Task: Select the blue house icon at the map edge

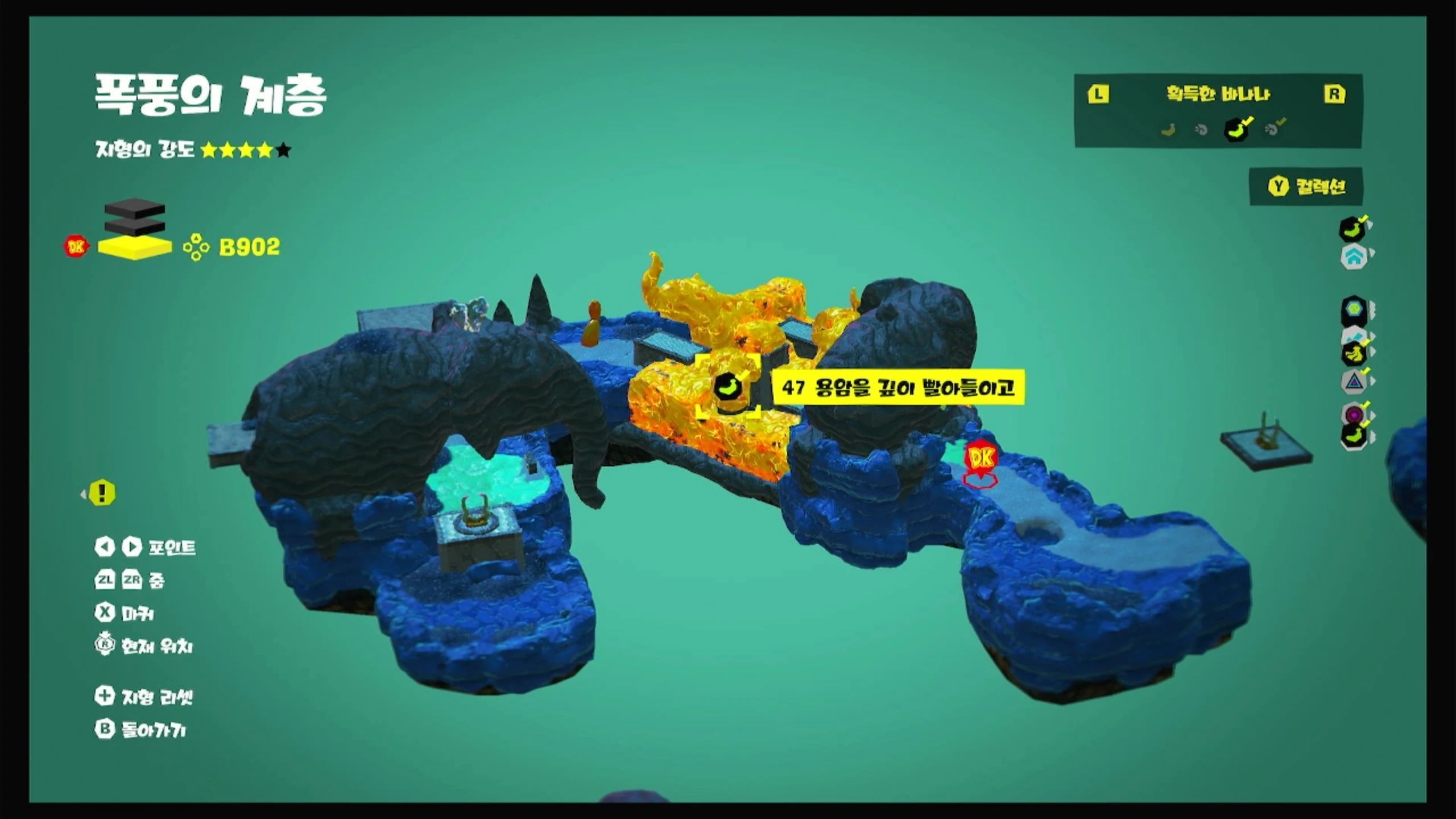Action: coord(1354,257)
